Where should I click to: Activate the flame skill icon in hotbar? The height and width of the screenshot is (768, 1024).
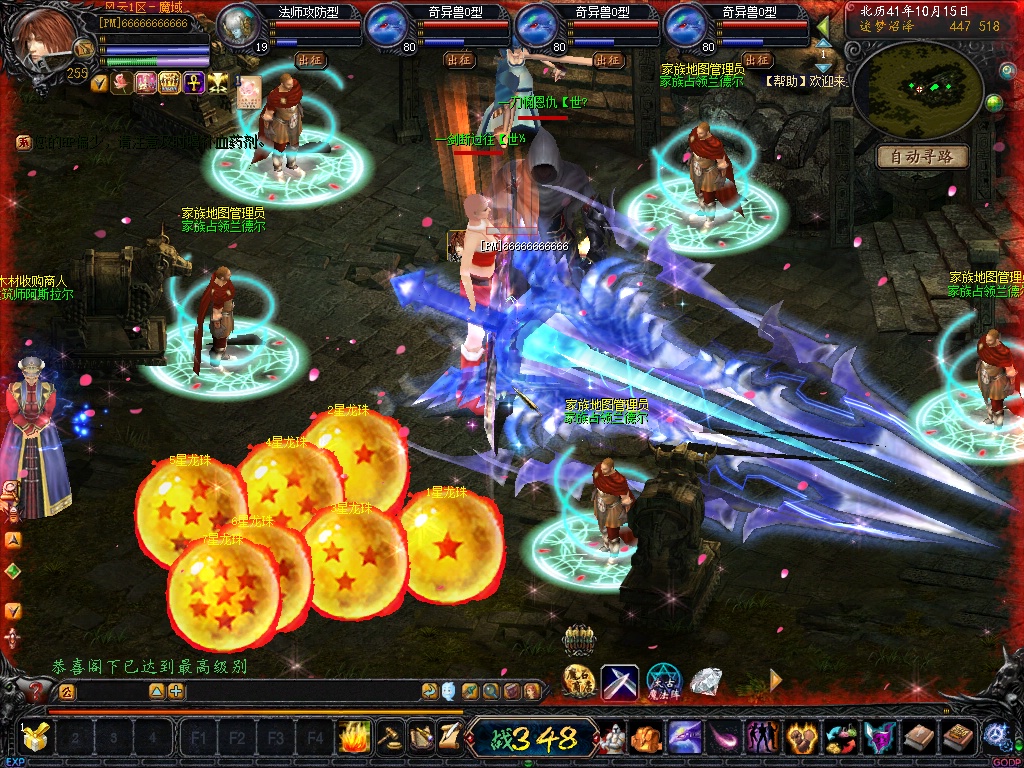(354, 738)
